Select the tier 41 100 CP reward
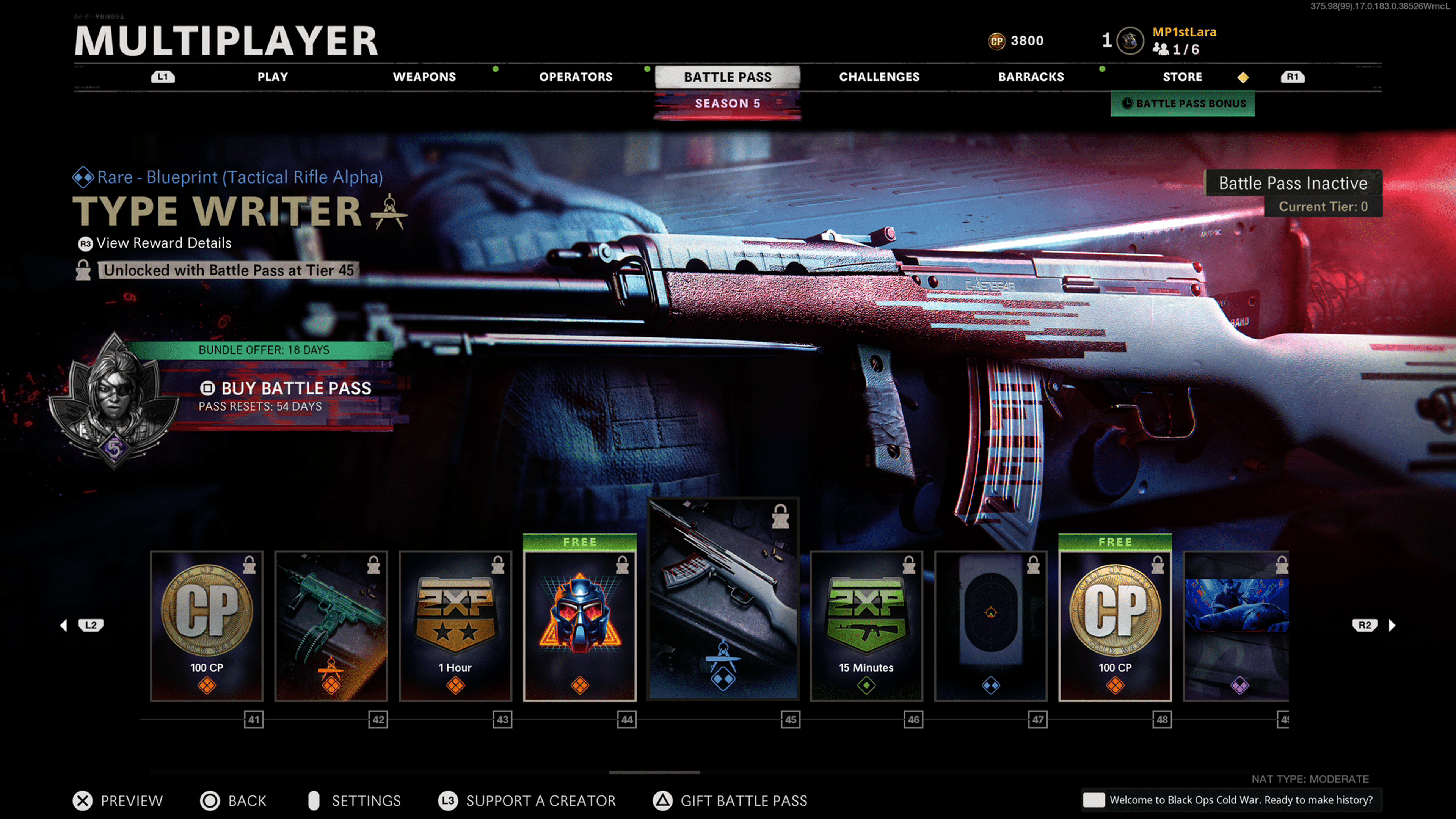The width and height of the screenshot is (1456, 819). click(x=207, y=626)
